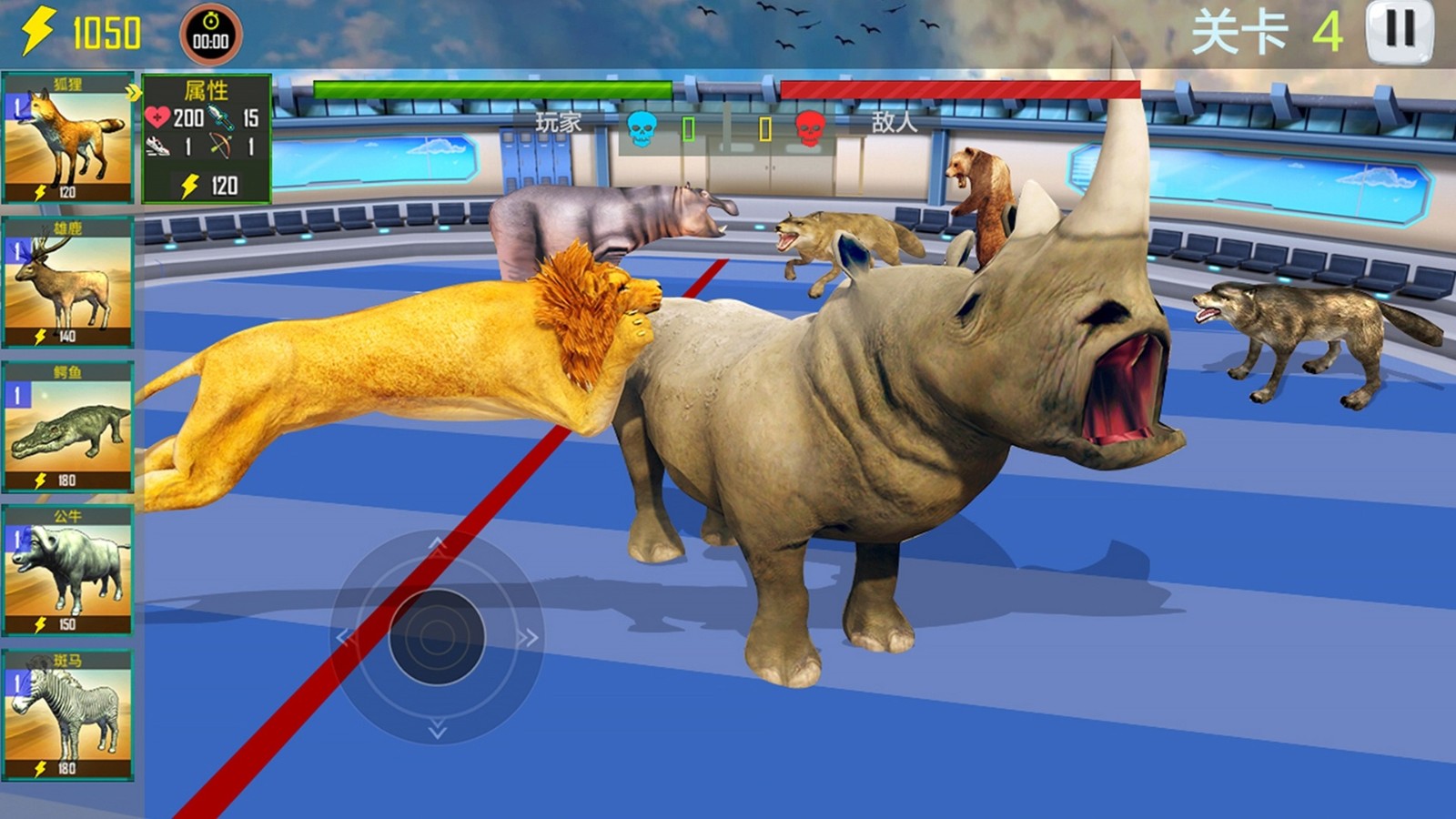Image resolution: width=1456 pixels, height=819 pixels.
Task: Pick the crocodile (鳄鱼) animal card
Action: point(68,427)
